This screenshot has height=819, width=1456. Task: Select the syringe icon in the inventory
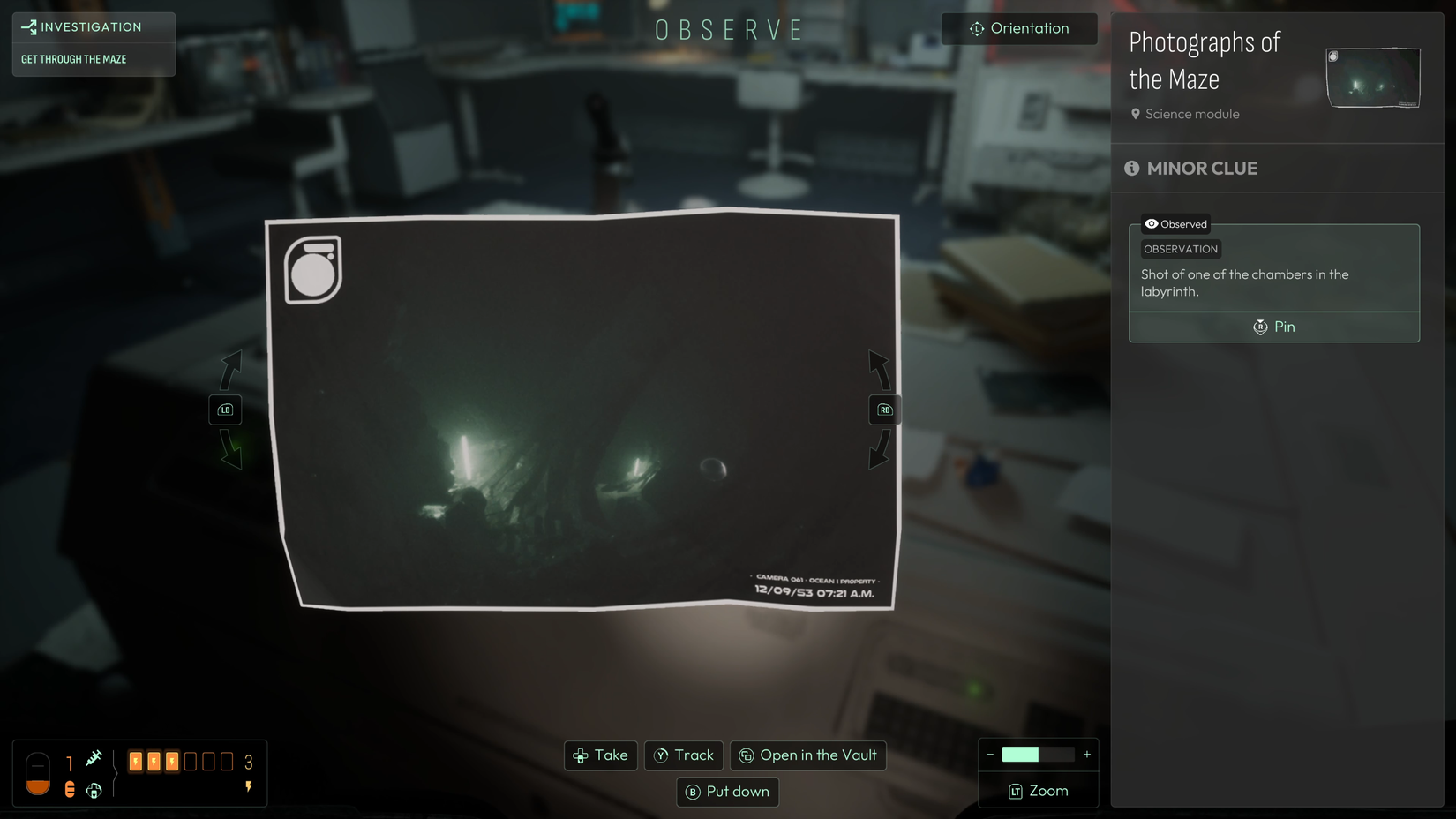pyautogui.click(x=95, y=757)
